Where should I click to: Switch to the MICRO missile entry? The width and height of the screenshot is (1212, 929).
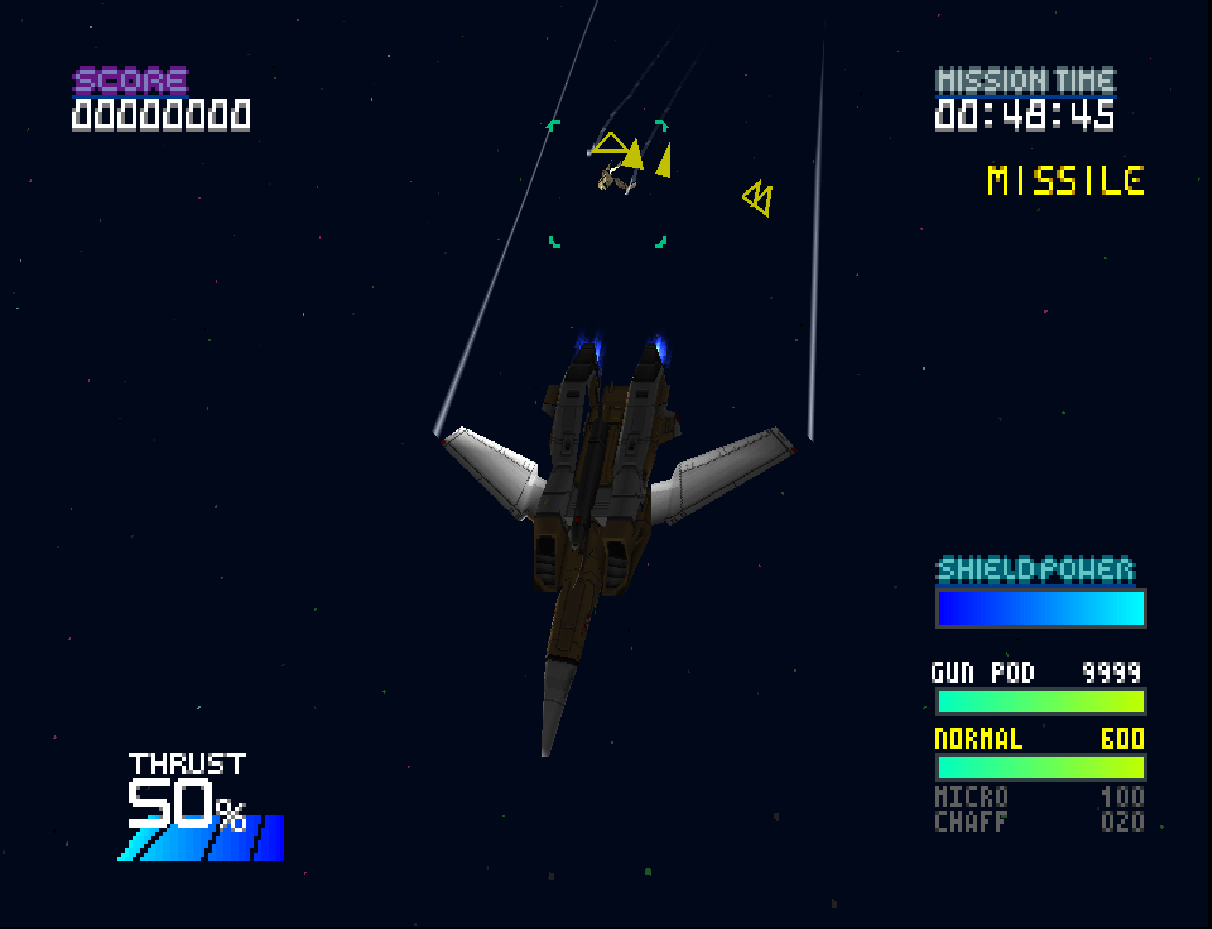(x=971, y=798)
